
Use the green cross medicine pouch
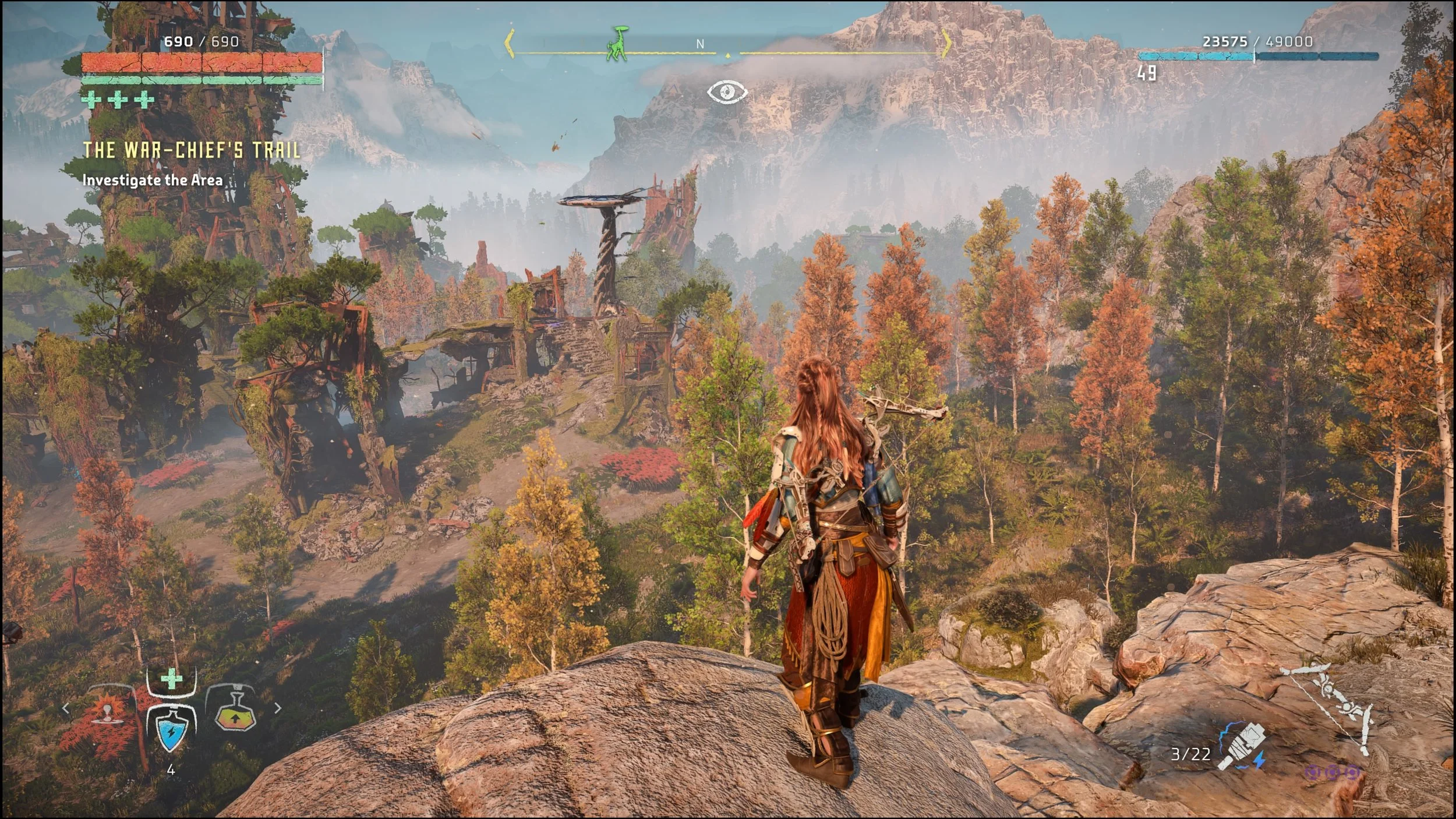point(171,679)
